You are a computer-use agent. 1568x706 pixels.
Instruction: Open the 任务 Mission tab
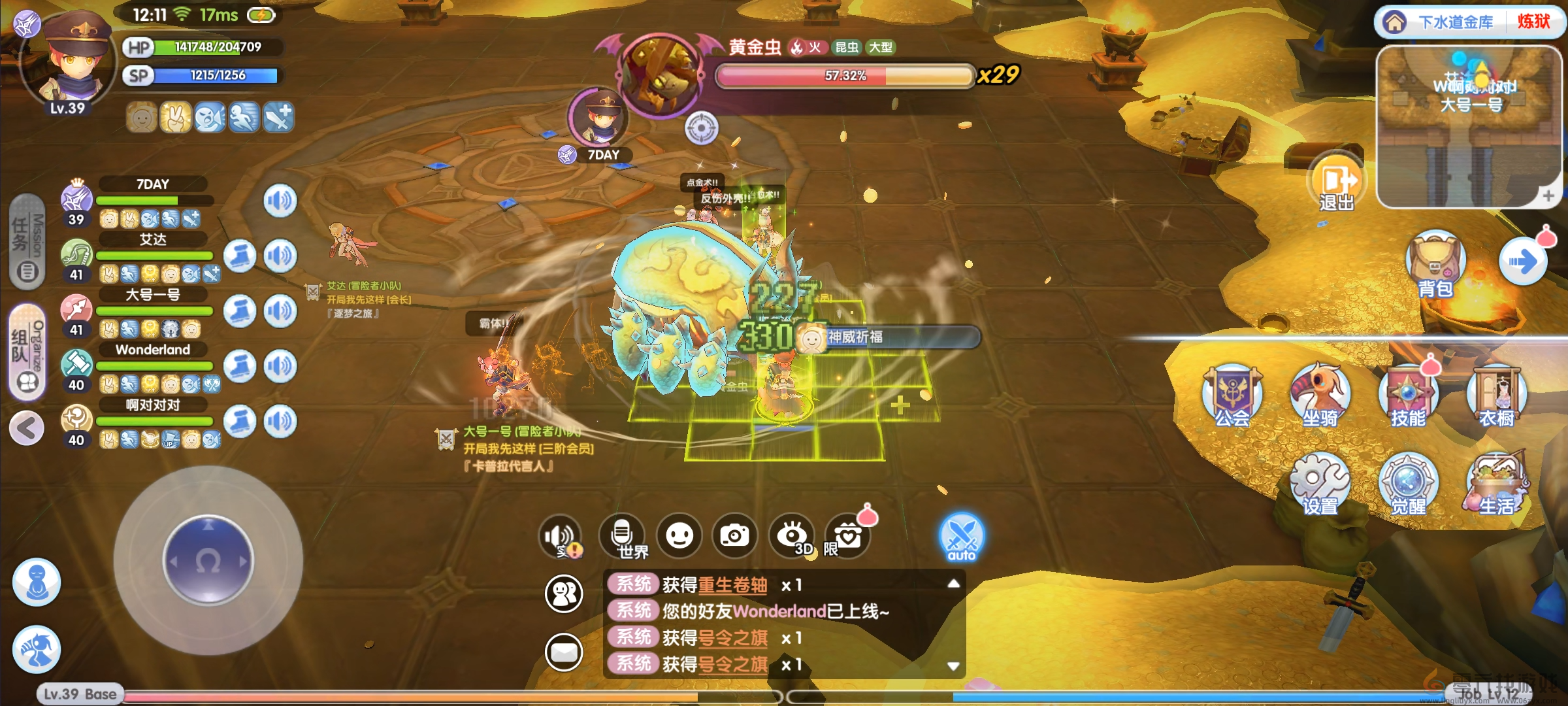tap(27, 242)
